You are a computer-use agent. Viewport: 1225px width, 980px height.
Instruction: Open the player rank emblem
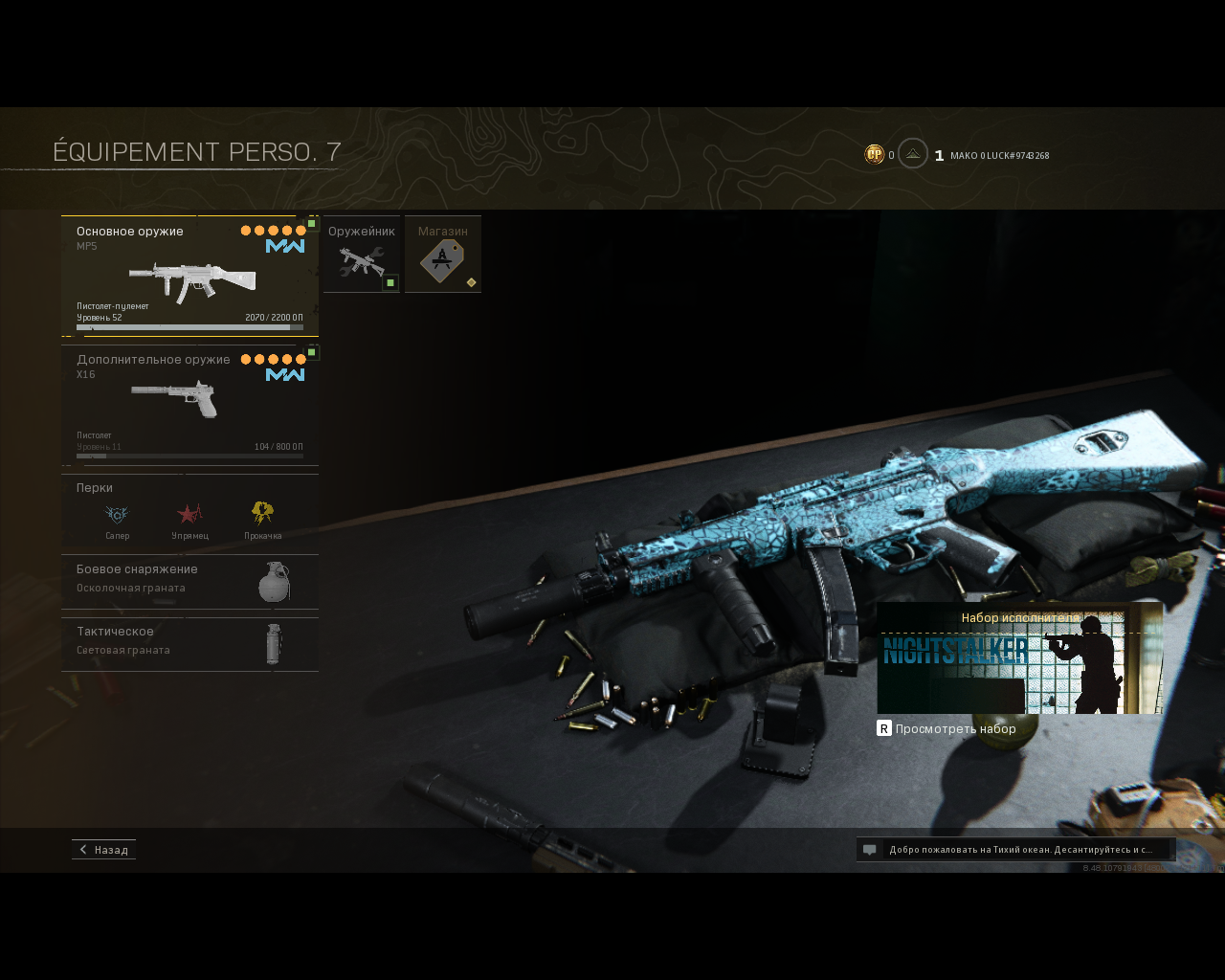click(913, 154)
